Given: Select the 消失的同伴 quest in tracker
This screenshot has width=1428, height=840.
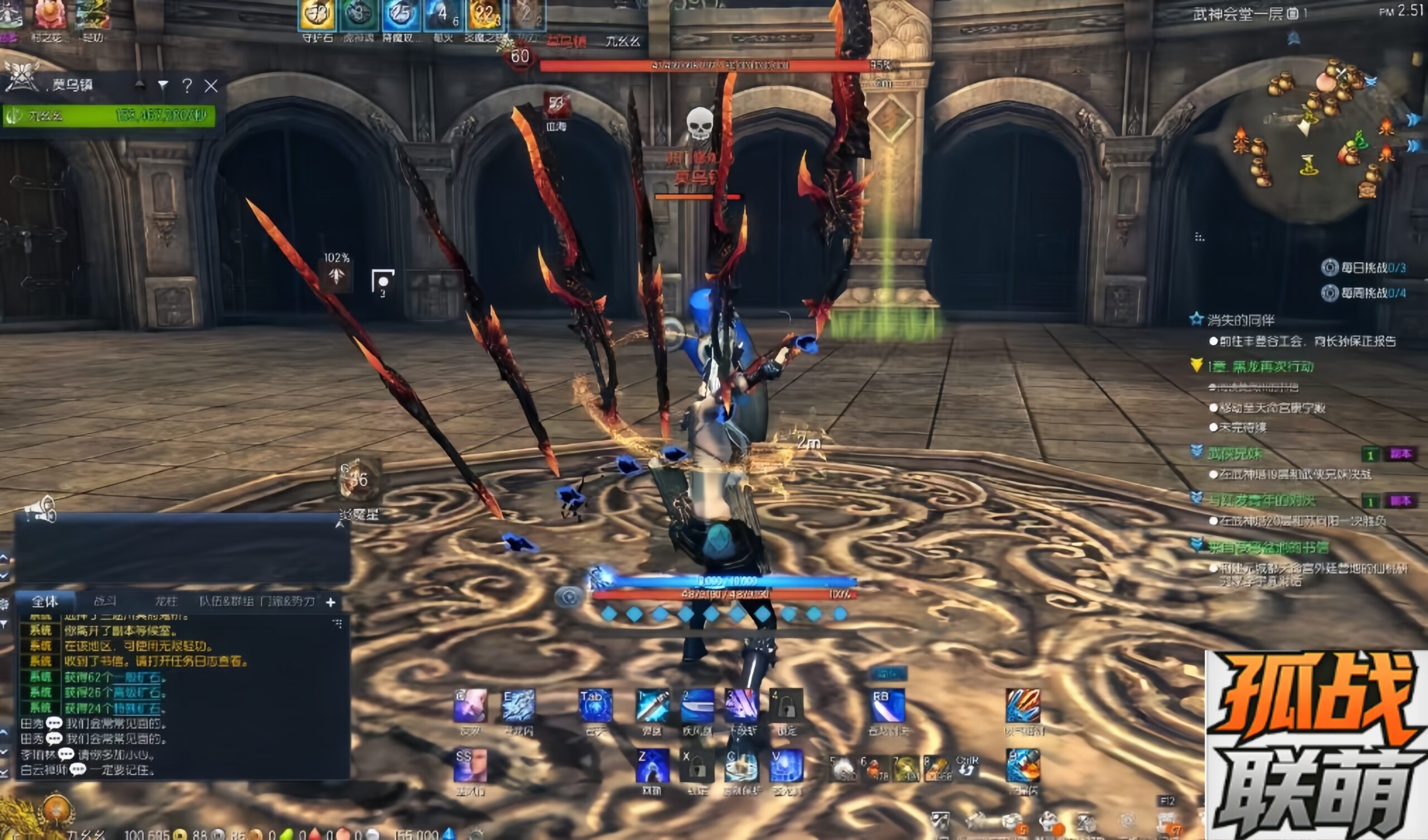Looking at the screenshot, I should (1241, 320).
